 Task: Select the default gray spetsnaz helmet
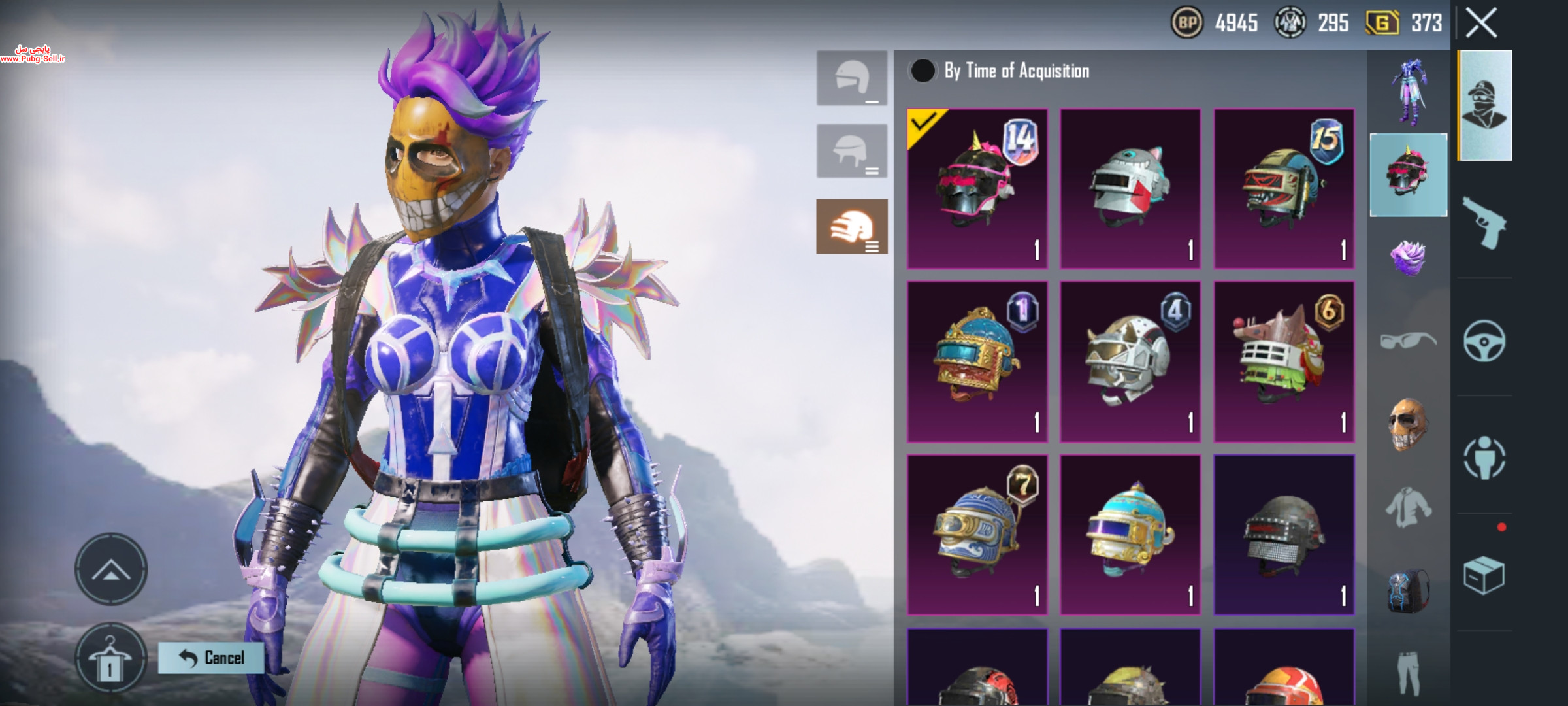tap(1284, 535)
